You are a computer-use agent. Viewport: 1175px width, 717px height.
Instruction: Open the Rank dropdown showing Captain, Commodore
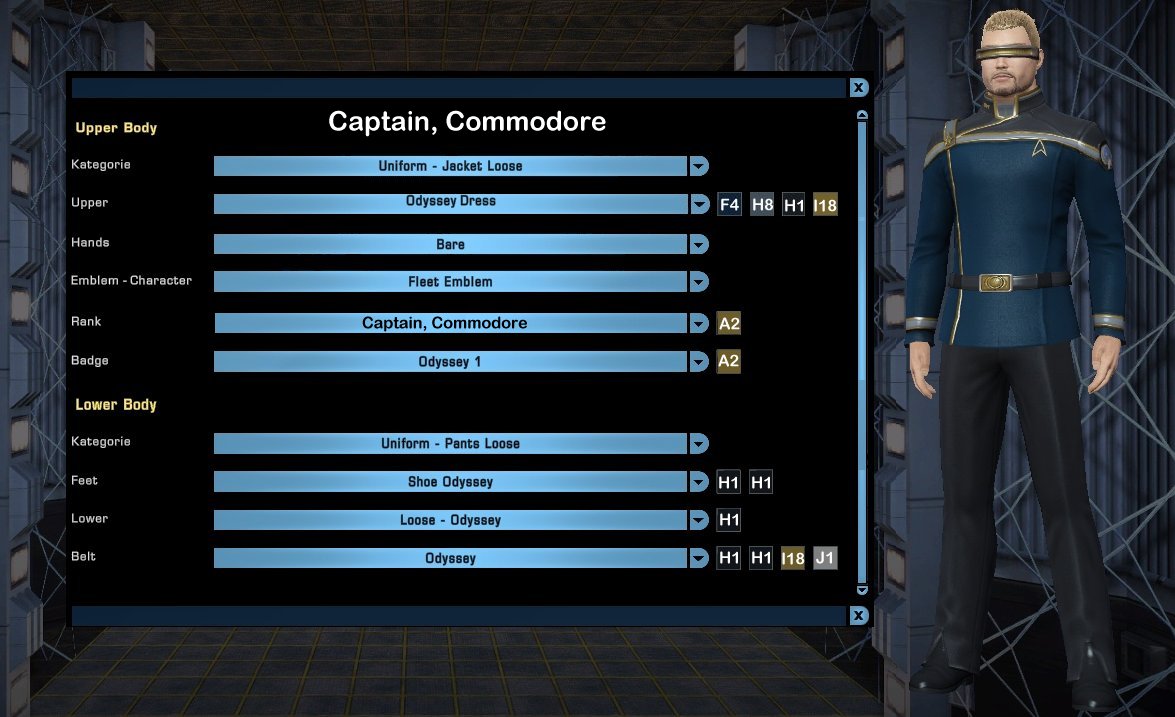tap(699, 323)
